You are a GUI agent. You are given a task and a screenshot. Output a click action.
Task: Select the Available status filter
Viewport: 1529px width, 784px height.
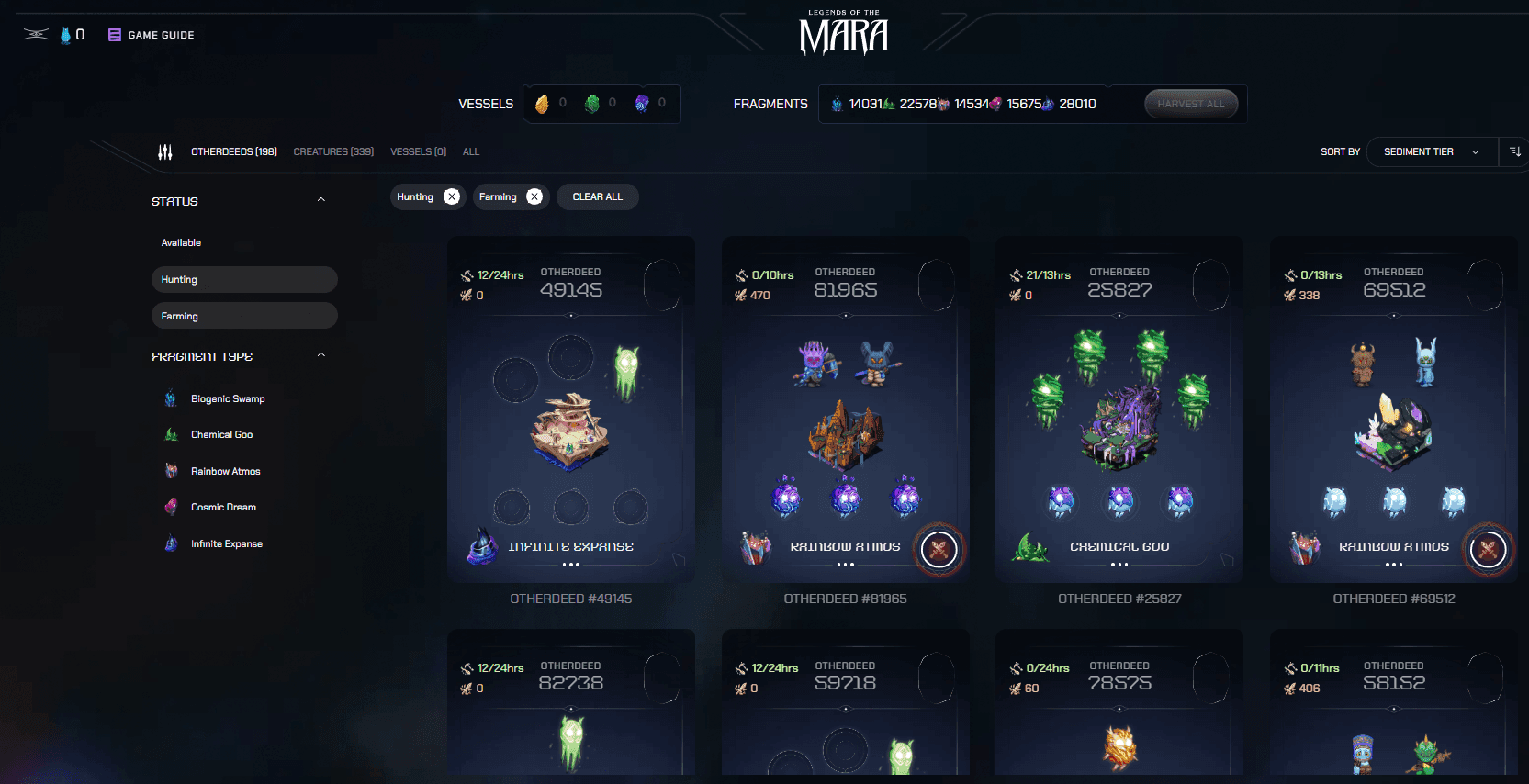click(182, 242)
